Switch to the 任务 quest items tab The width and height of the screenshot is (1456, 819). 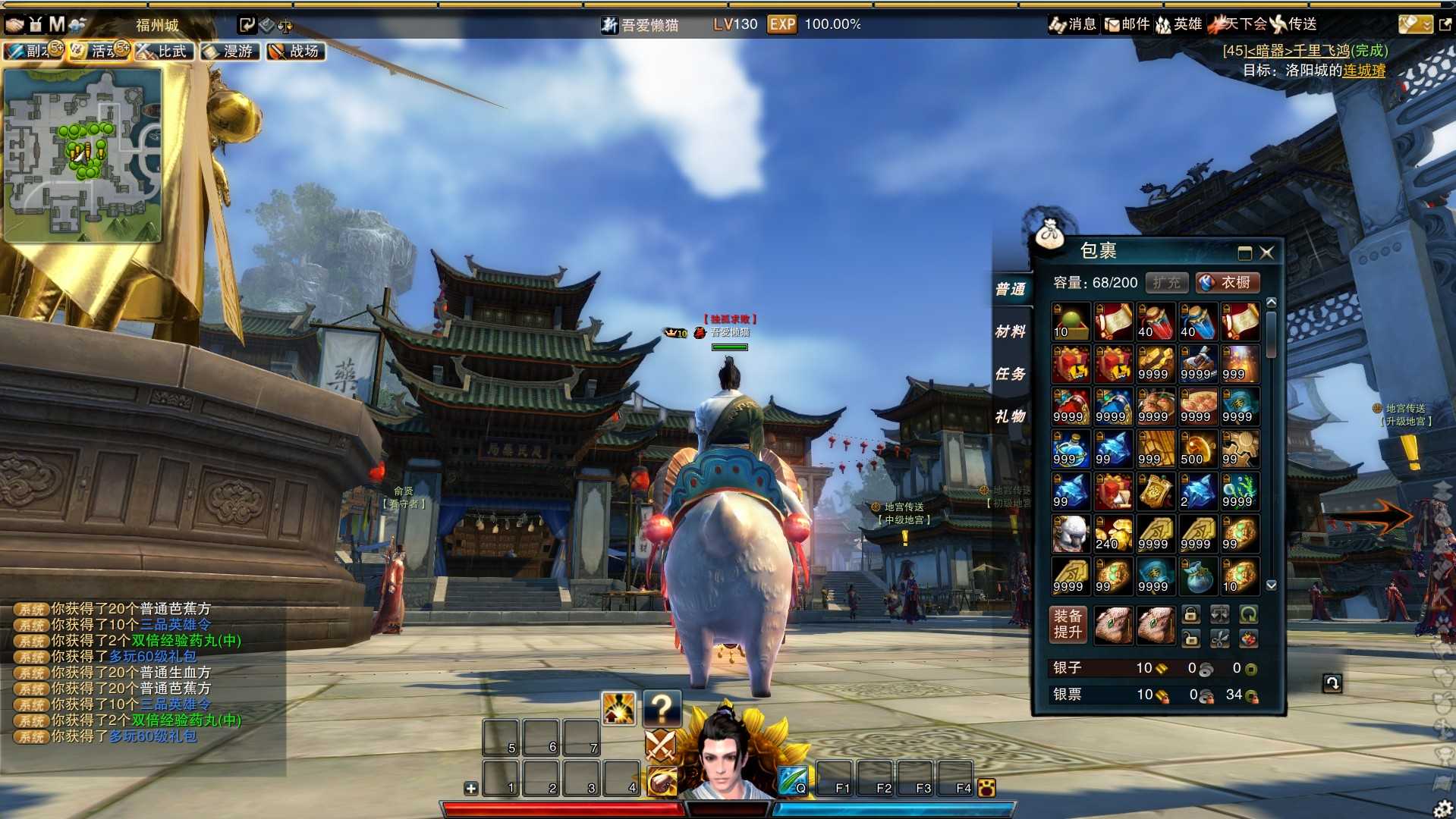click(x=1010, y=374)
